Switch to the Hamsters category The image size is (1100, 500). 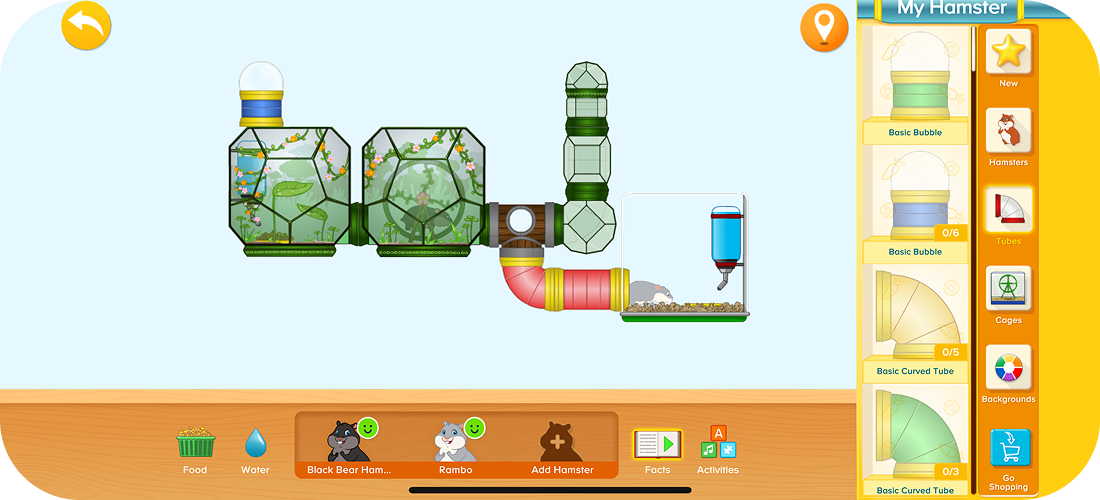(x=1008, y=137)
